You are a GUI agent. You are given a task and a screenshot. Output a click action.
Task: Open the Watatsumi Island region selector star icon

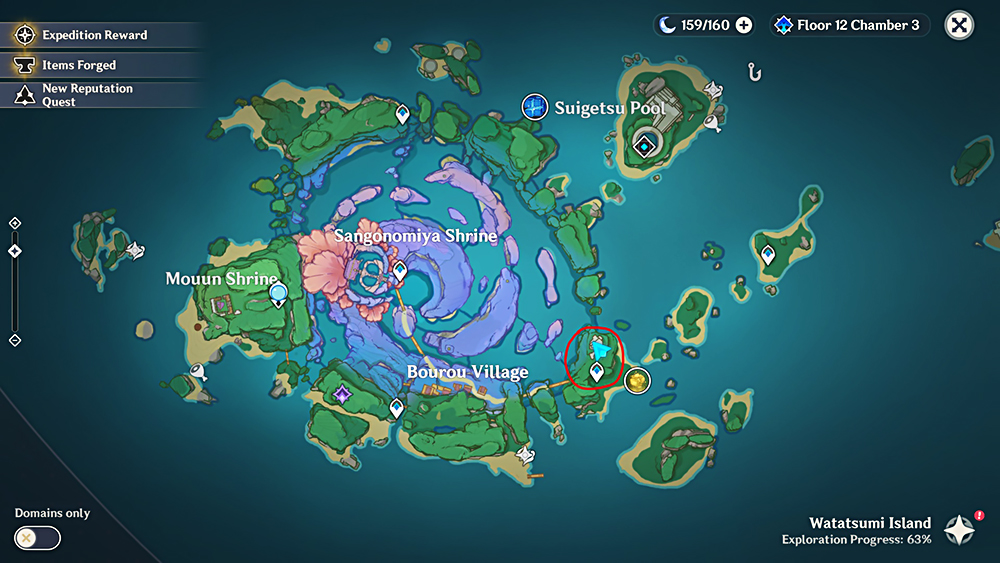(961, 529)
